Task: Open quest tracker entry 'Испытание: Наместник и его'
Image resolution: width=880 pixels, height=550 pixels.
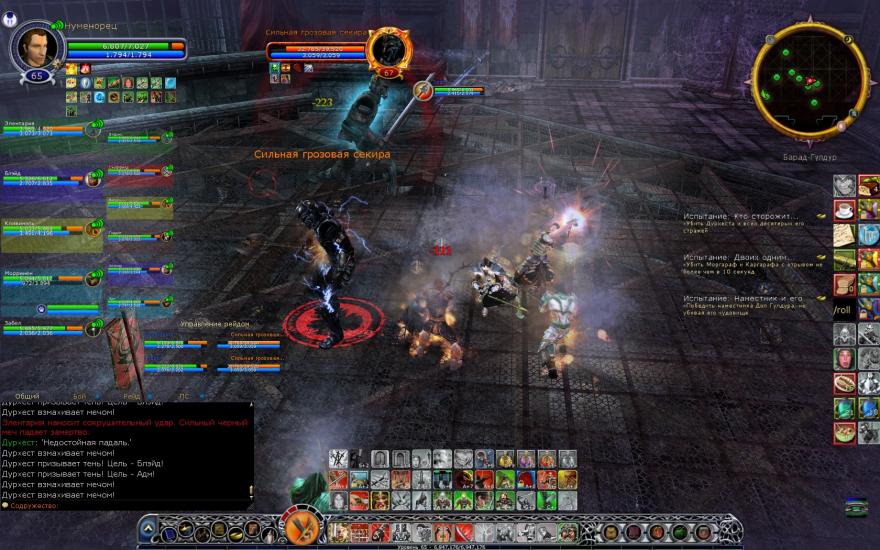Action: click(742, 298)
